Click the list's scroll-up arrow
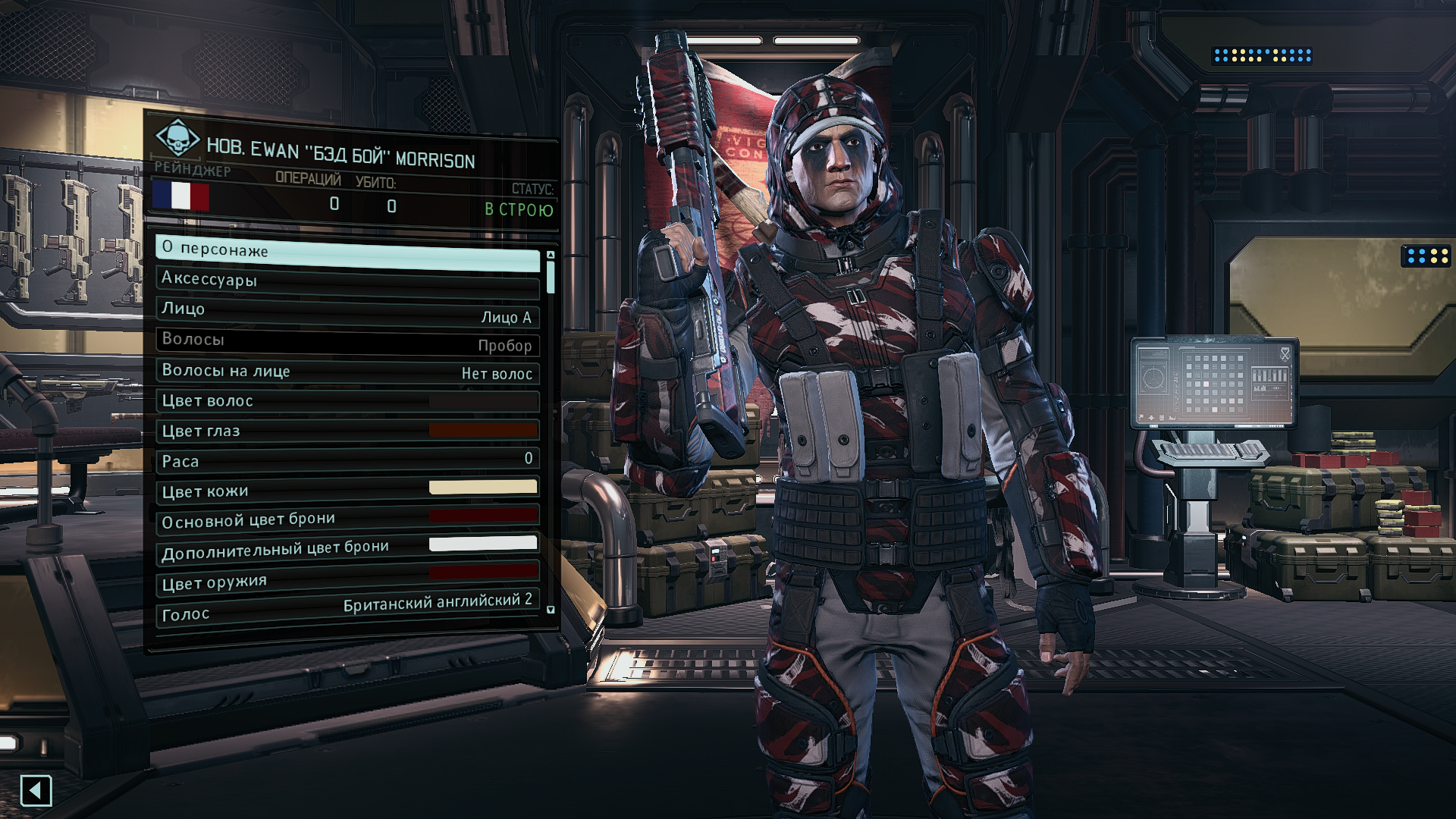The width and height of the screenshot is (1456, 819). (551, 256)
